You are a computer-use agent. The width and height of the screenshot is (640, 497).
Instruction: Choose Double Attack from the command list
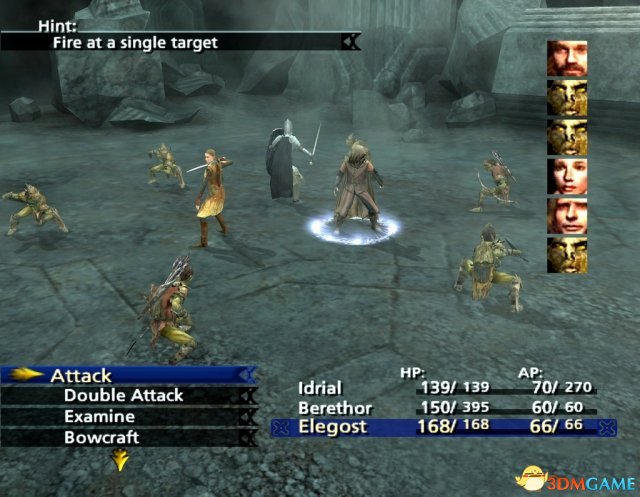[x=123, y=396]
